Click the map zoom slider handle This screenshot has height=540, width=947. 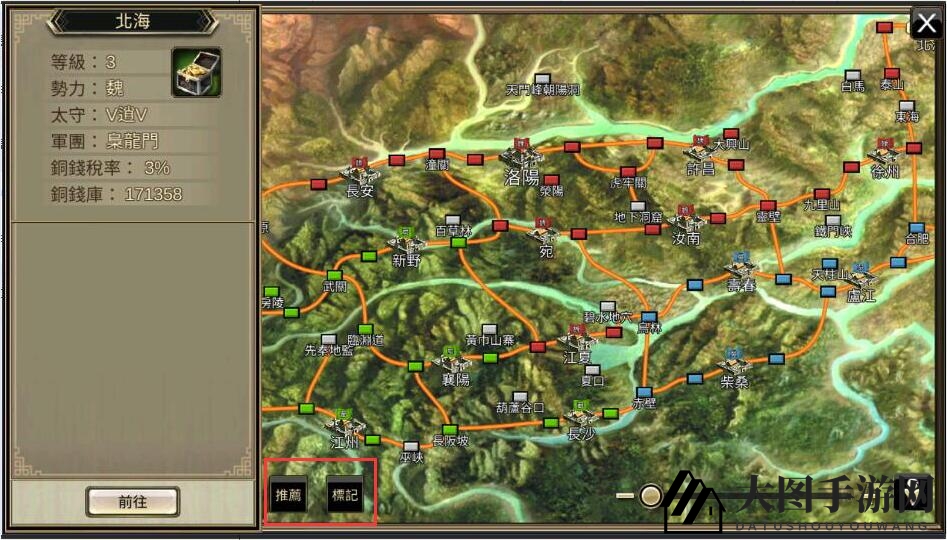(651, 495)
